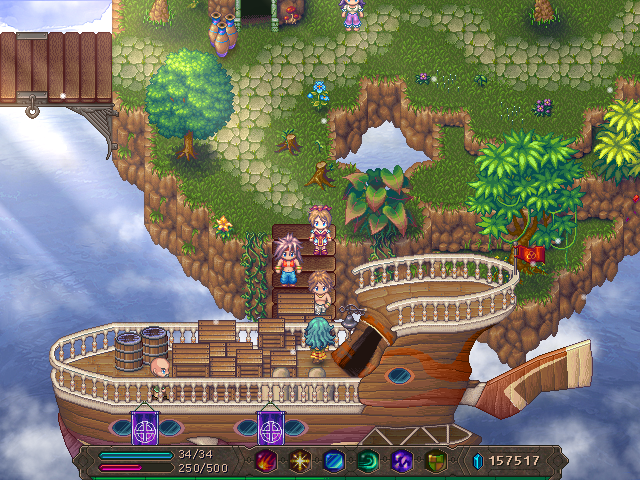Use the golden starburst skill
The width and height of the screenshot is (640, 480).
(299, 461)
